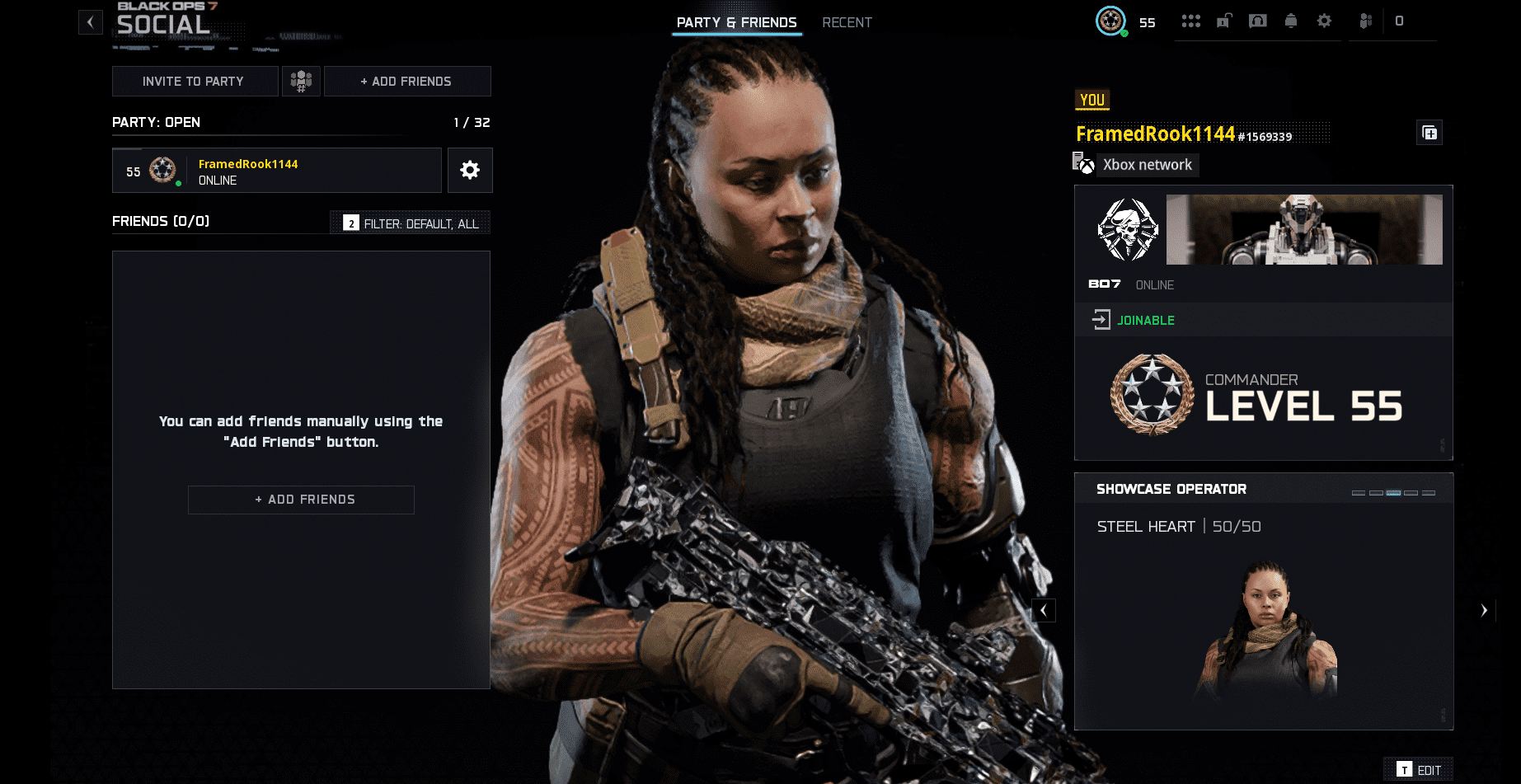Screen dimensions: 1521x784
Task: Click the Joinable status indicator
Action: click(1146, 320)
